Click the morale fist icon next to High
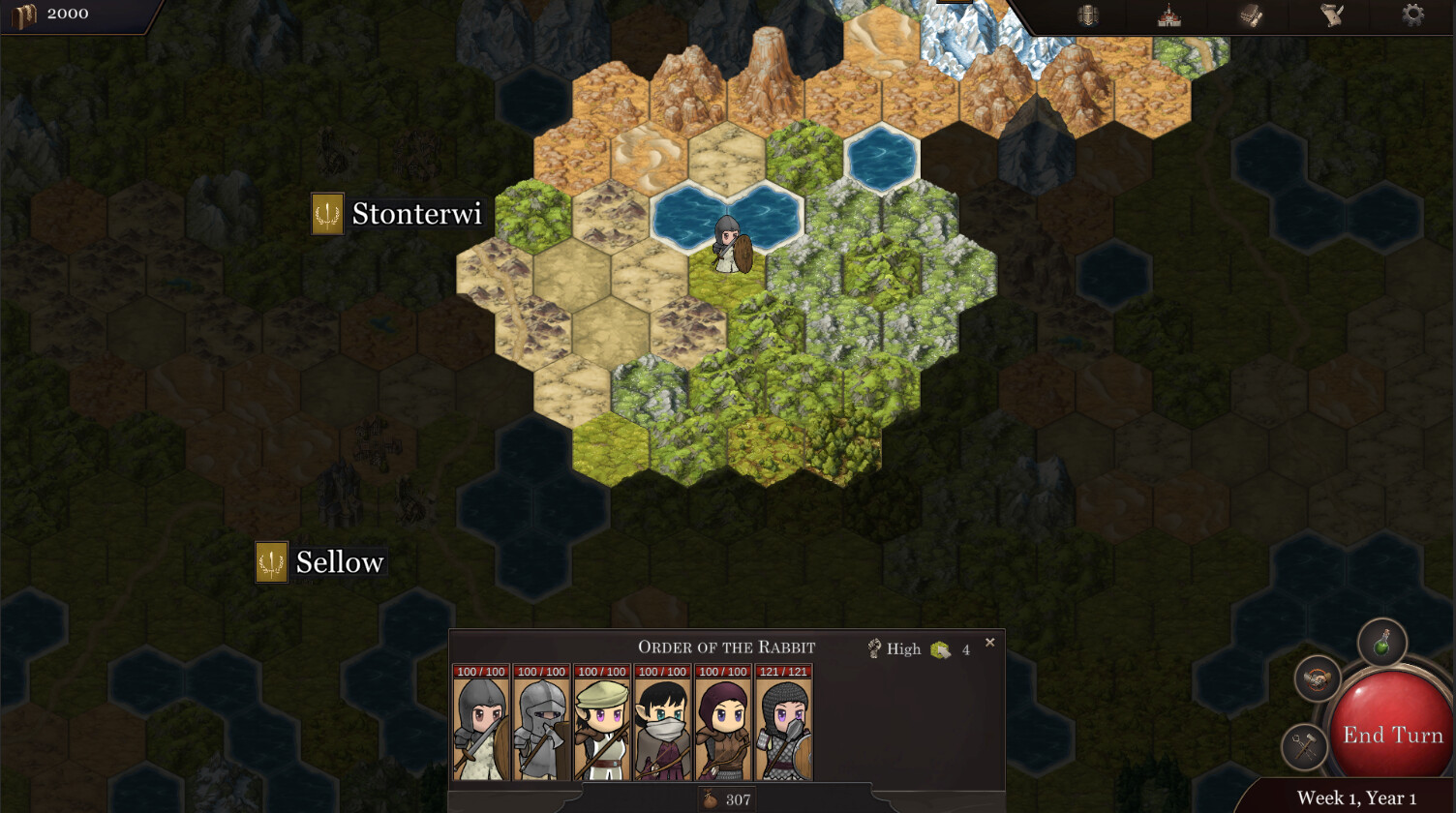This screenshot has width=1456, height=813. click(874, 648)
